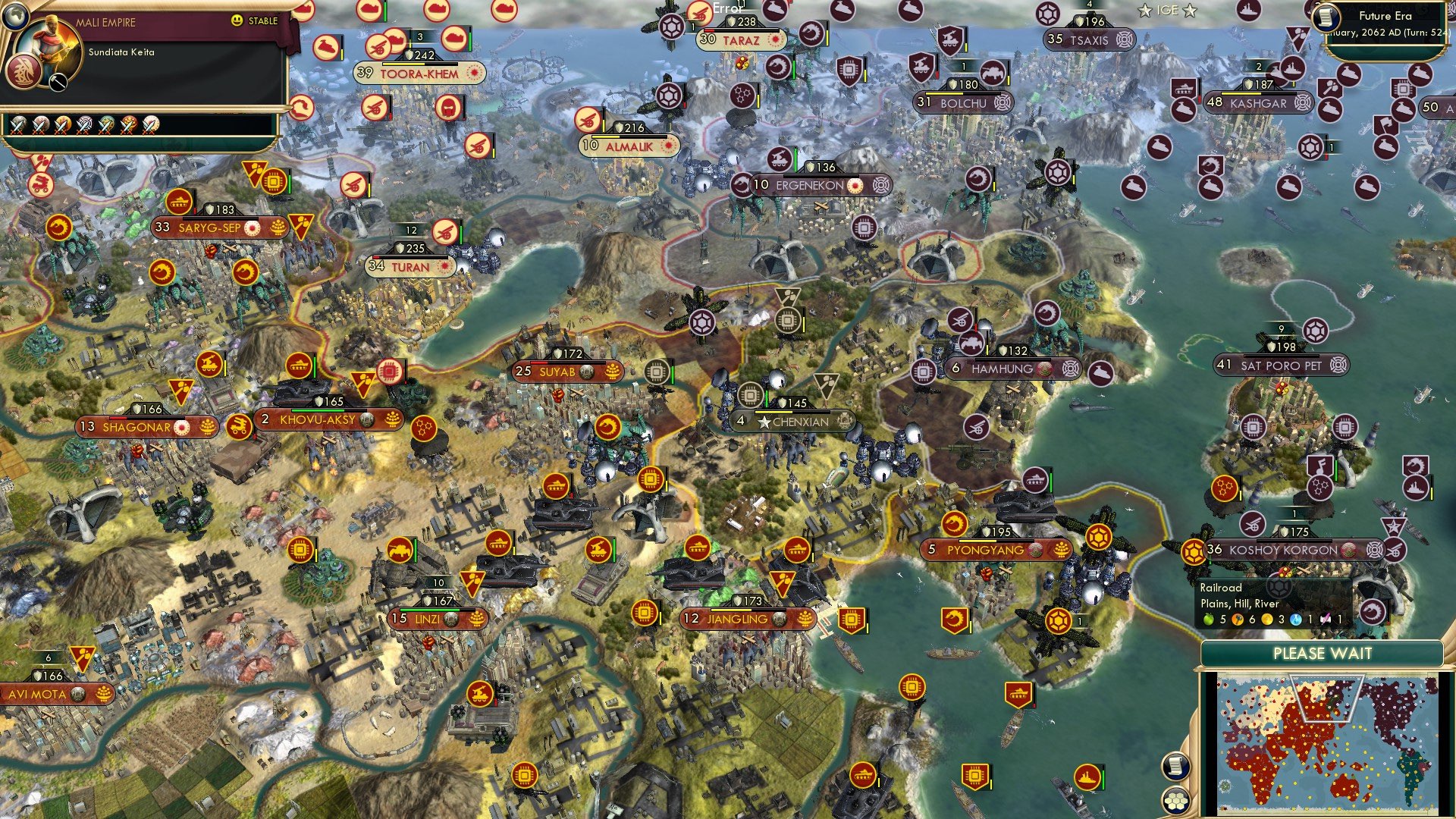
Task: Select the Sat Poro Pet city banner
Action: 1281,366
